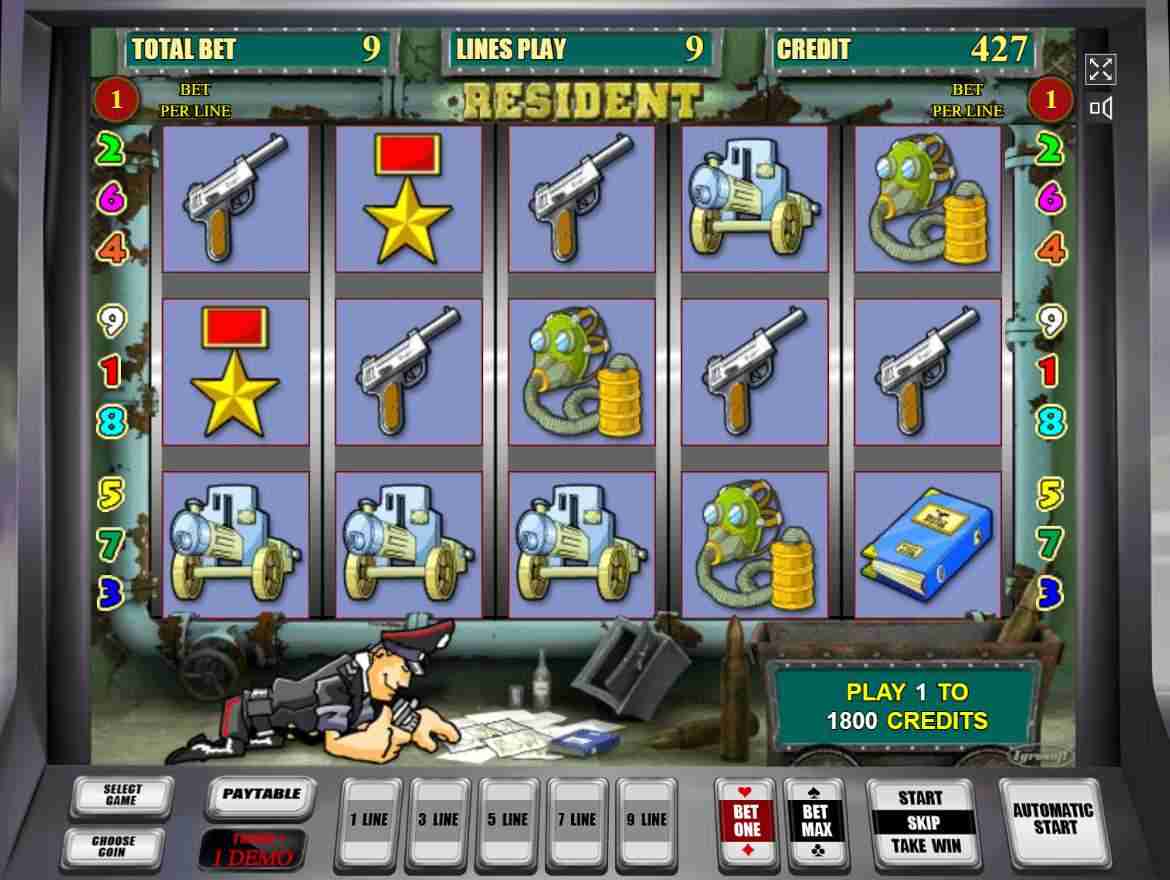The image size is (1170, 880).
Task: Toggle fullscreen with the expand icon
Action: (1100, 69)
